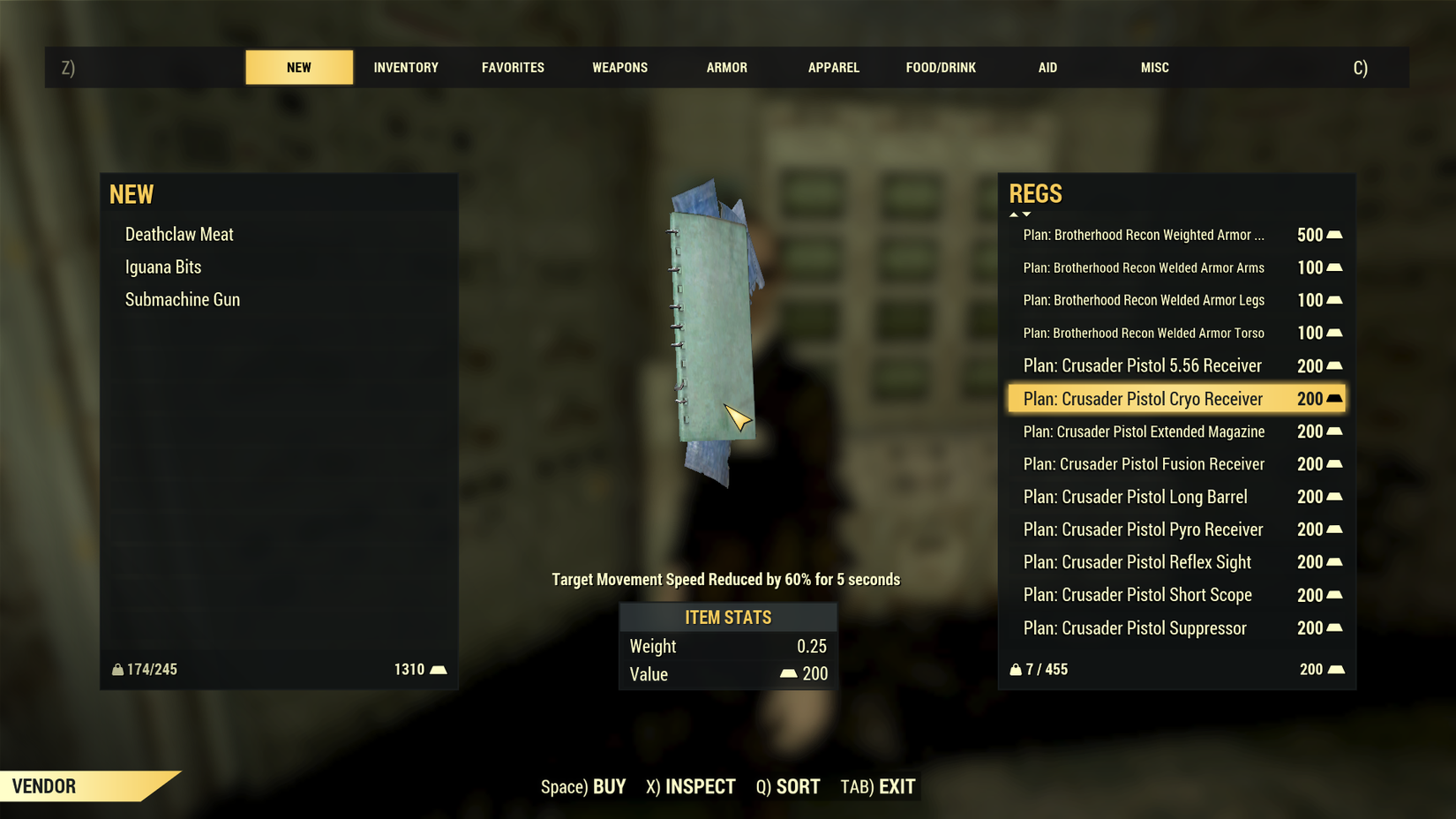The image size is (1456, 819).
Task: Click the weight lock icon showing 174/245
Action: tap(118, 669)
